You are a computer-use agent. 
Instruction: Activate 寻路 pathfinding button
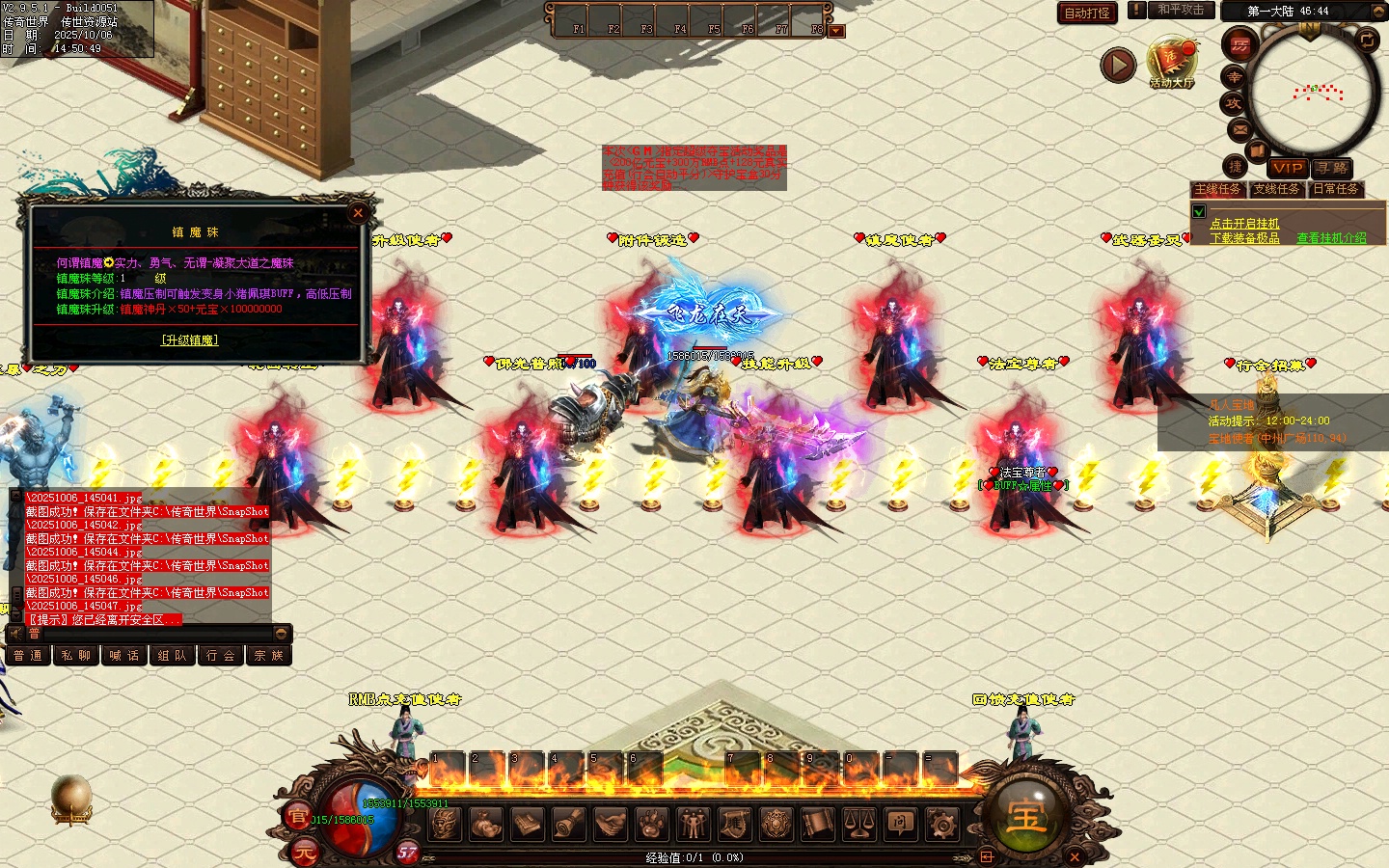(x=1332, y=168)
